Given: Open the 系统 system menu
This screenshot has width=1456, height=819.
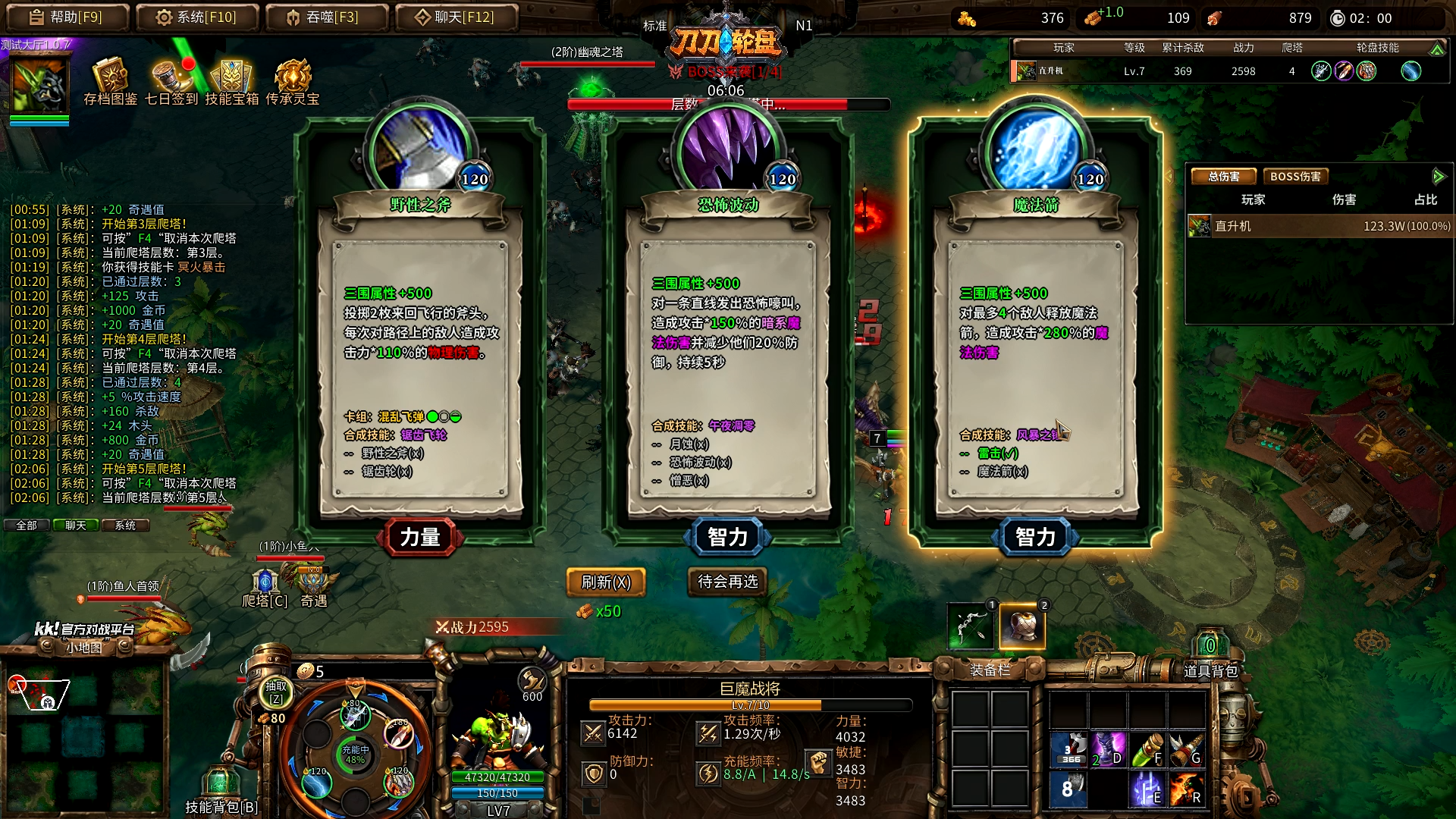Looking at the screenshot, I should (x=197, y=17).
